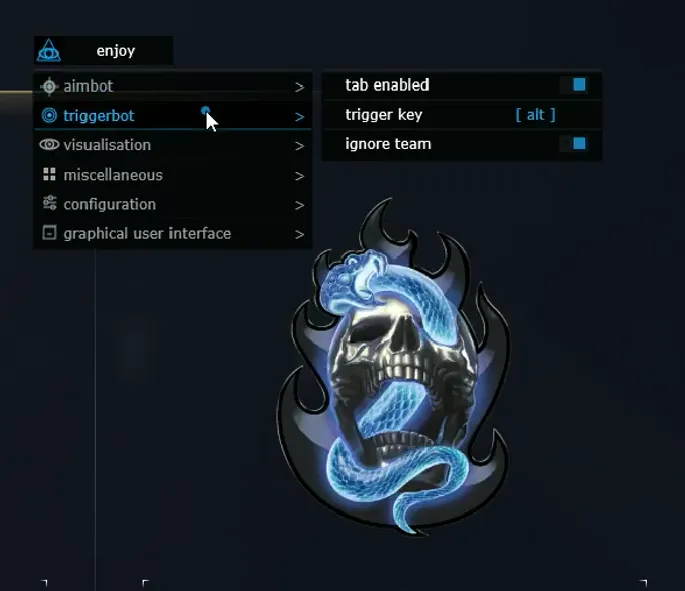
Task: Open the visualisation submenu
Action: tap(106, 145)
